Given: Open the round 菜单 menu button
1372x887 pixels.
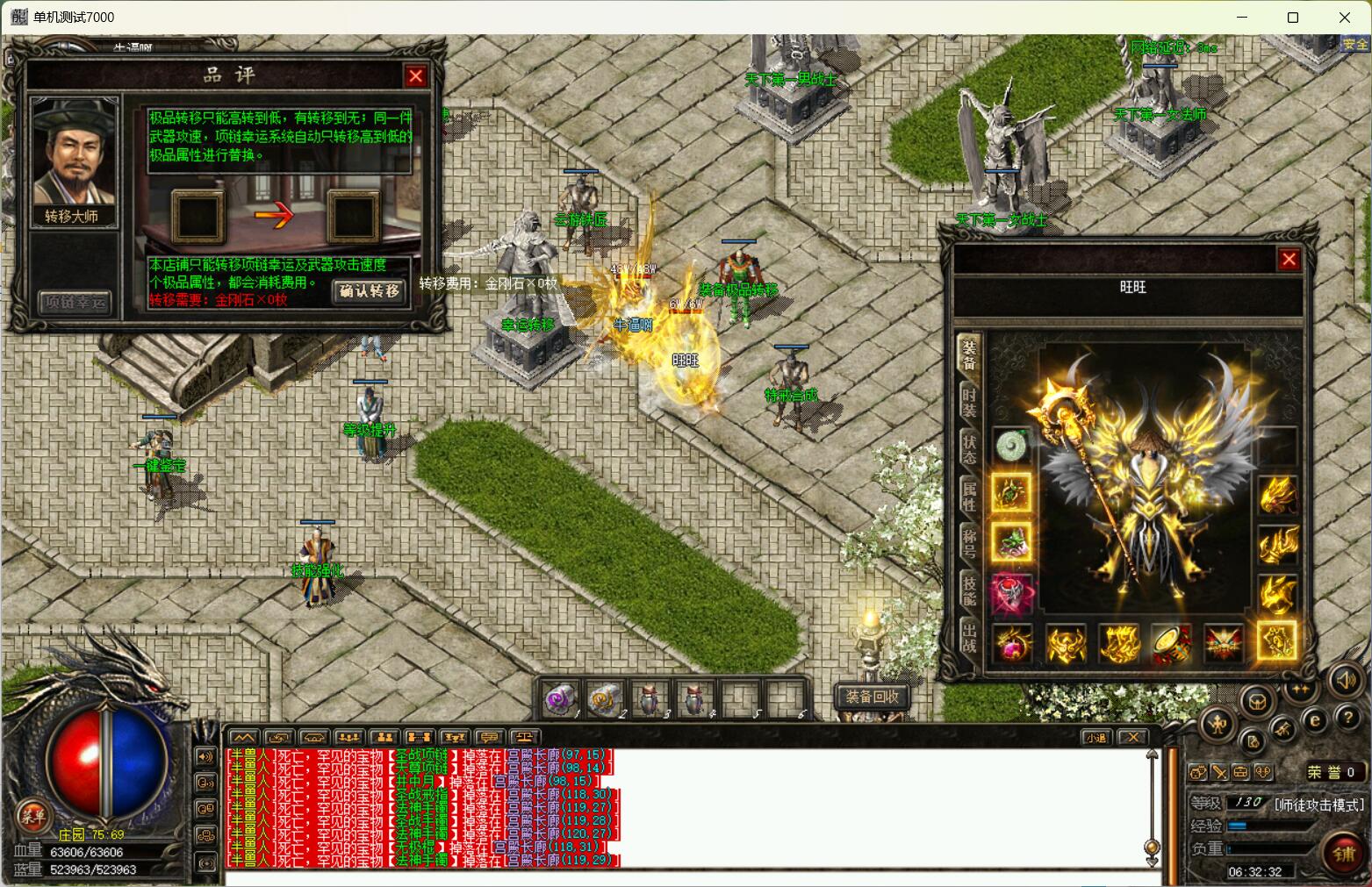Looking at the screenshot, I should (x=33, y=816).
